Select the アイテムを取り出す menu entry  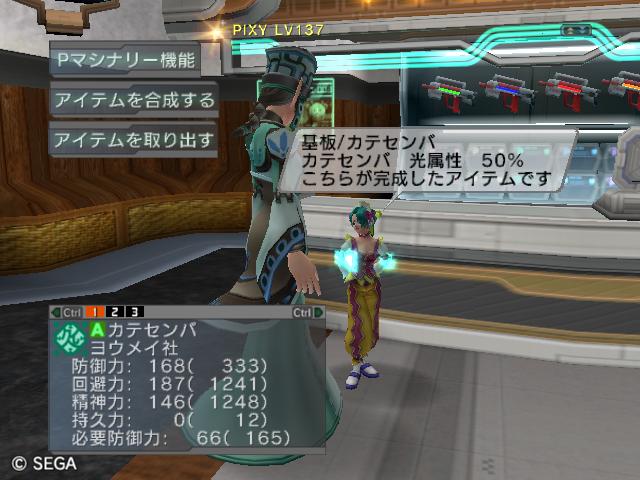(133, 140)
